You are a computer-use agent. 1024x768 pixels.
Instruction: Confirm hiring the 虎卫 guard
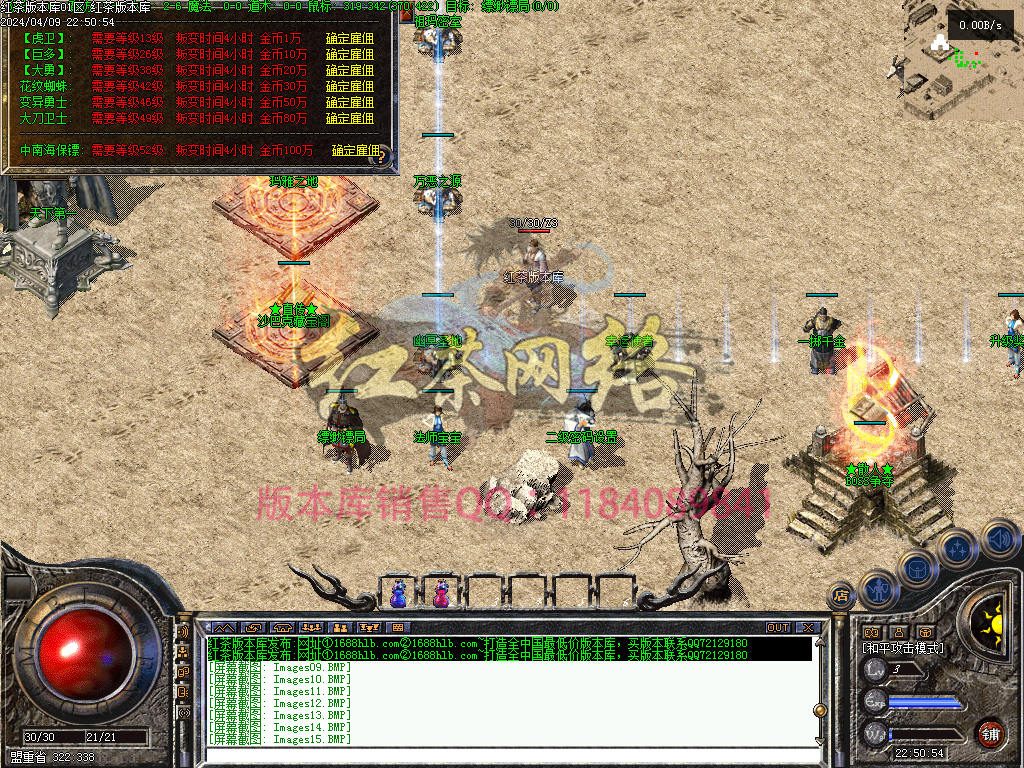(349, 39)
